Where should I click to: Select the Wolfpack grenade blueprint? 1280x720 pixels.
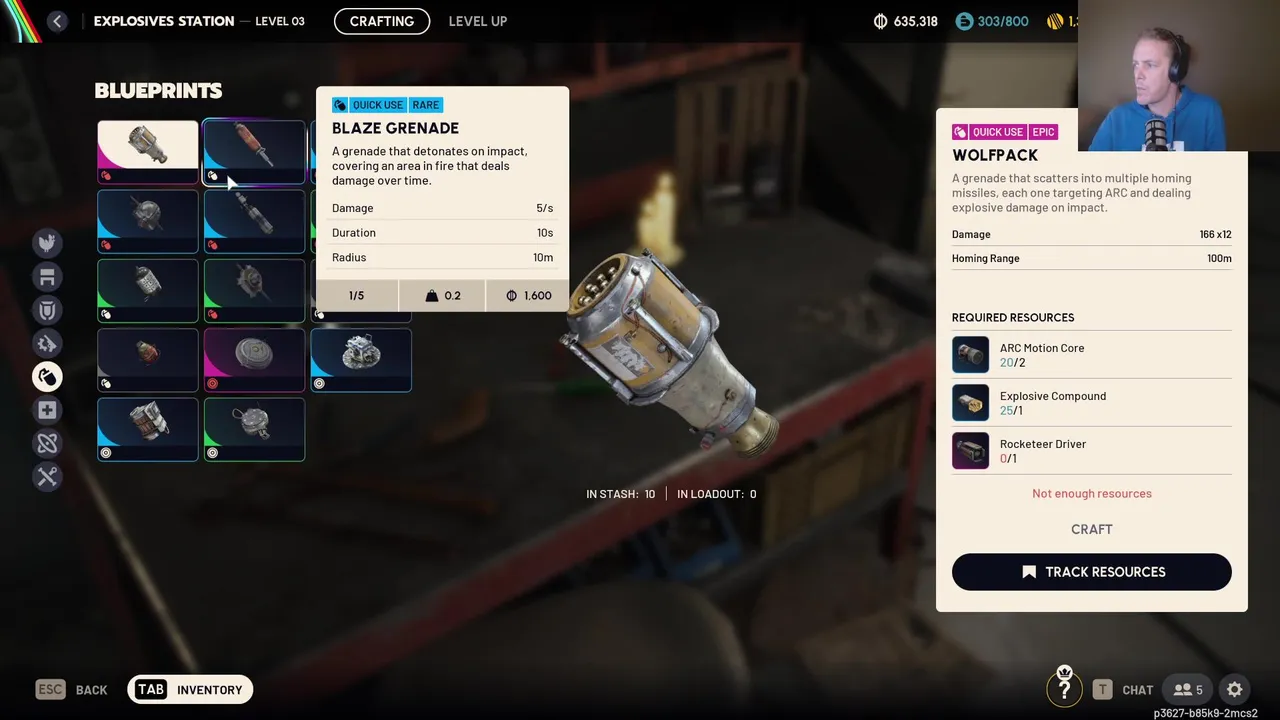click(x=148, y=151)
